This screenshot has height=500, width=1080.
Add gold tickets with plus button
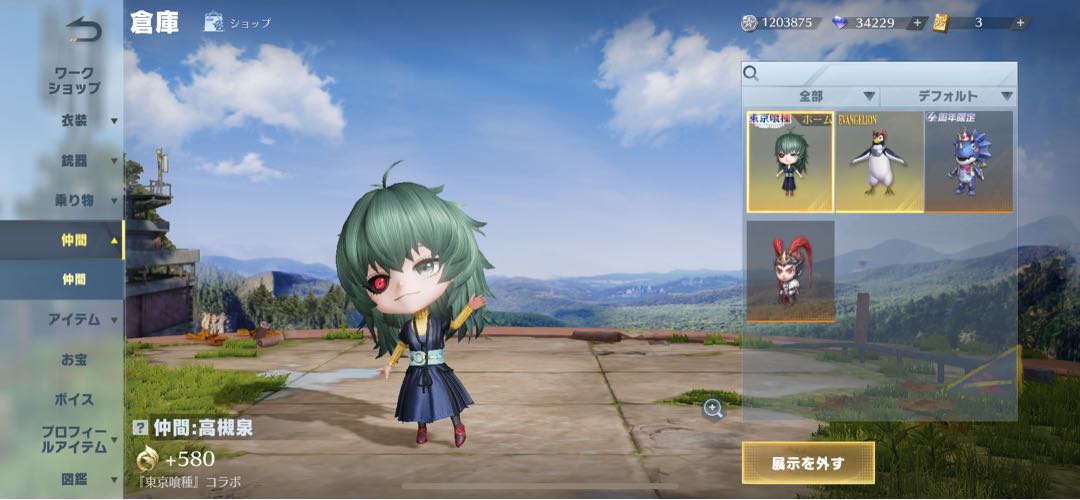1020,23
